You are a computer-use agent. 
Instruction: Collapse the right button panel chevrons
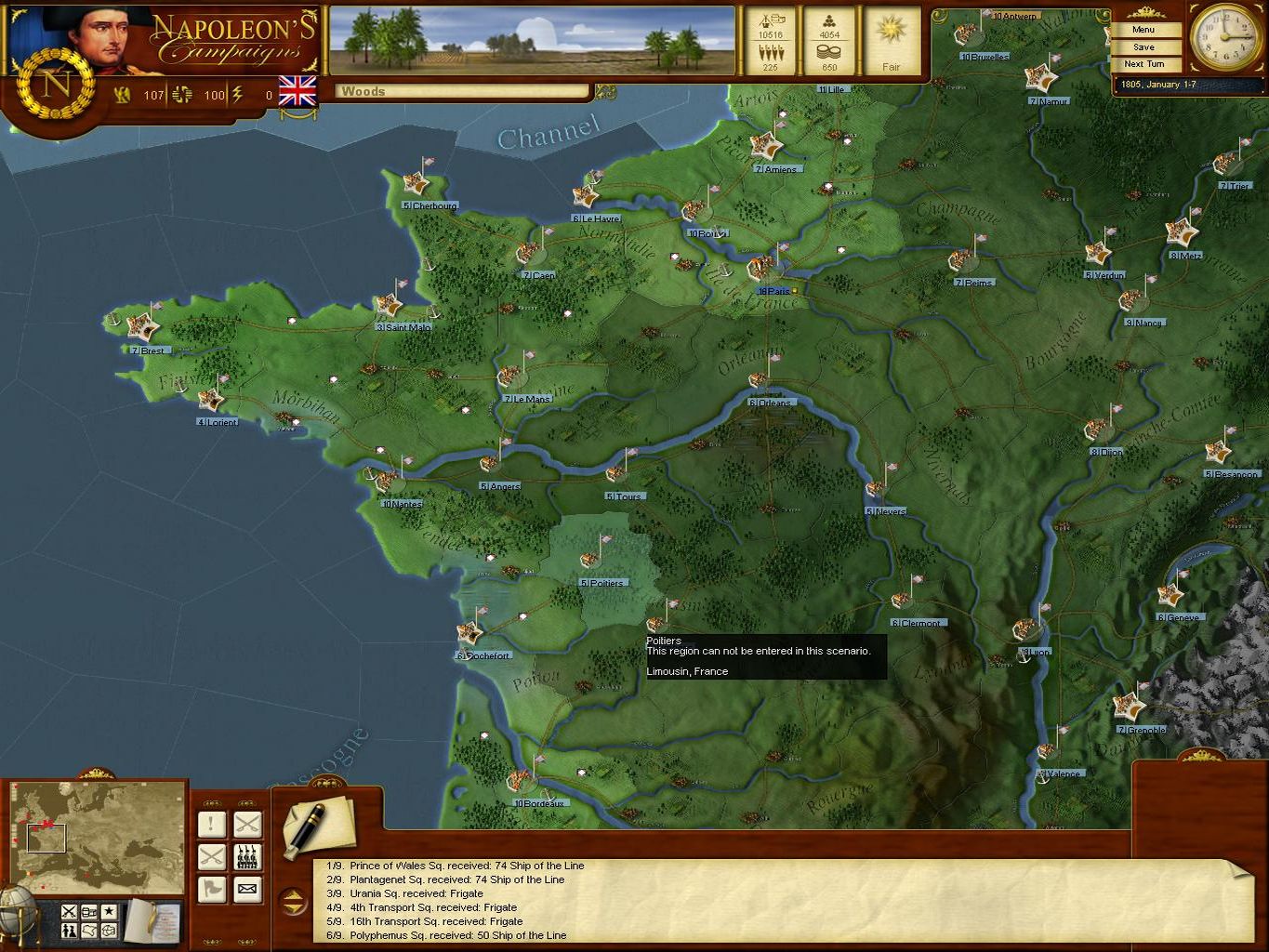pos(246,803)
